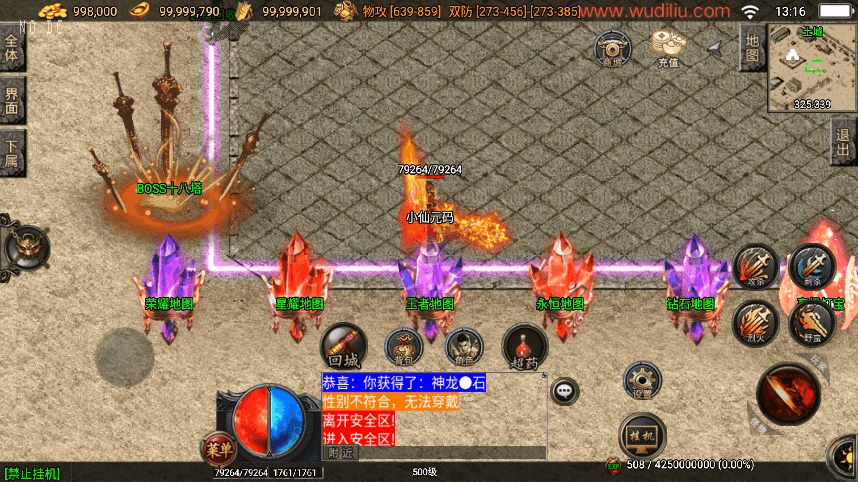Open the 设置 gear settings

[x=642, y=382]
